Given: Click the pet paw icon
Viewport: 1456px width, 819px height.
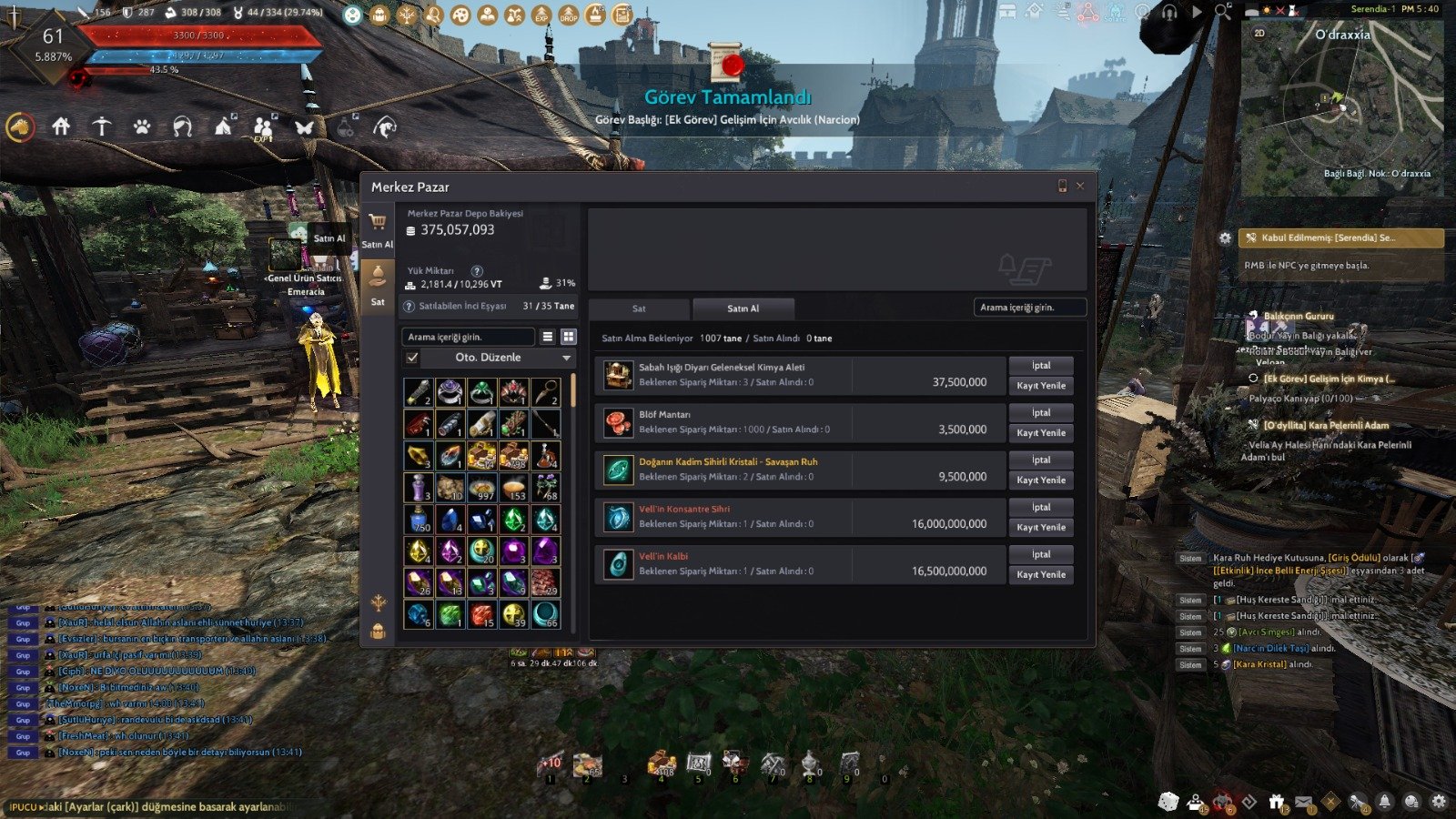Looking at the screenshot, I should 142,127.
